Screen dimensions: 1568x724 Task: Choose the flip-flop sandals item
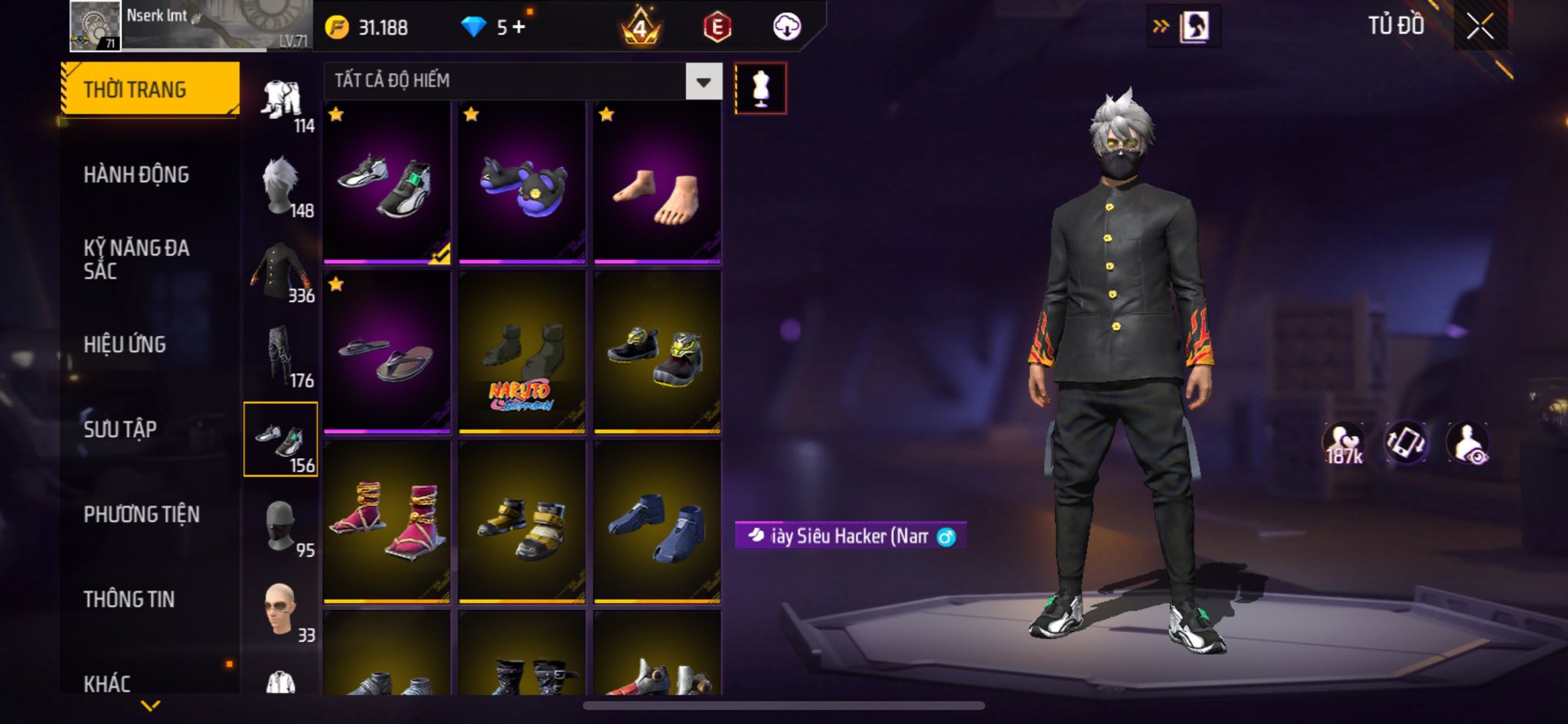(x=387, y=354)
